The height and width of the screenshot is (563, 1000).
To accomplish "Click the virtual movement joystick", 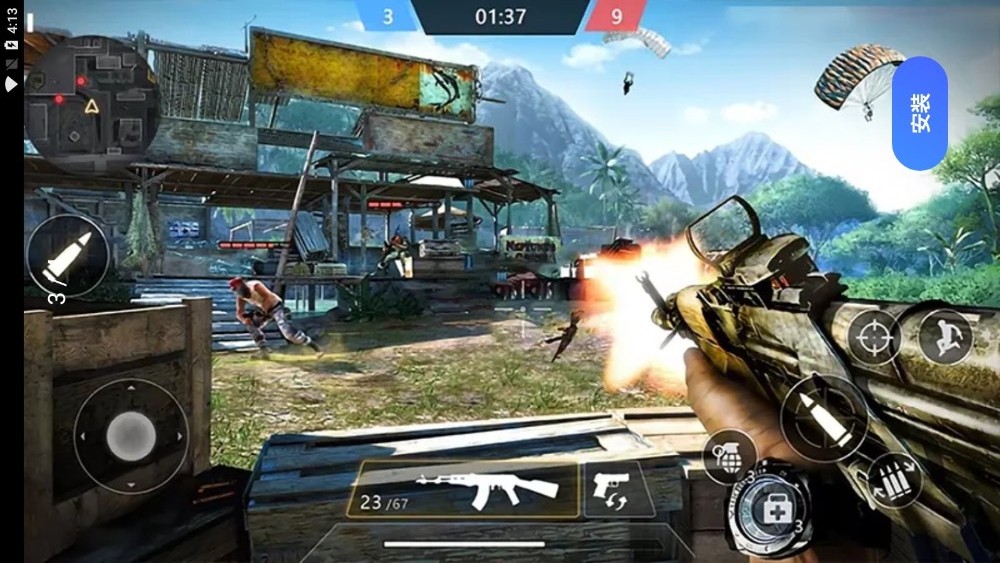I will pos(131,436).
